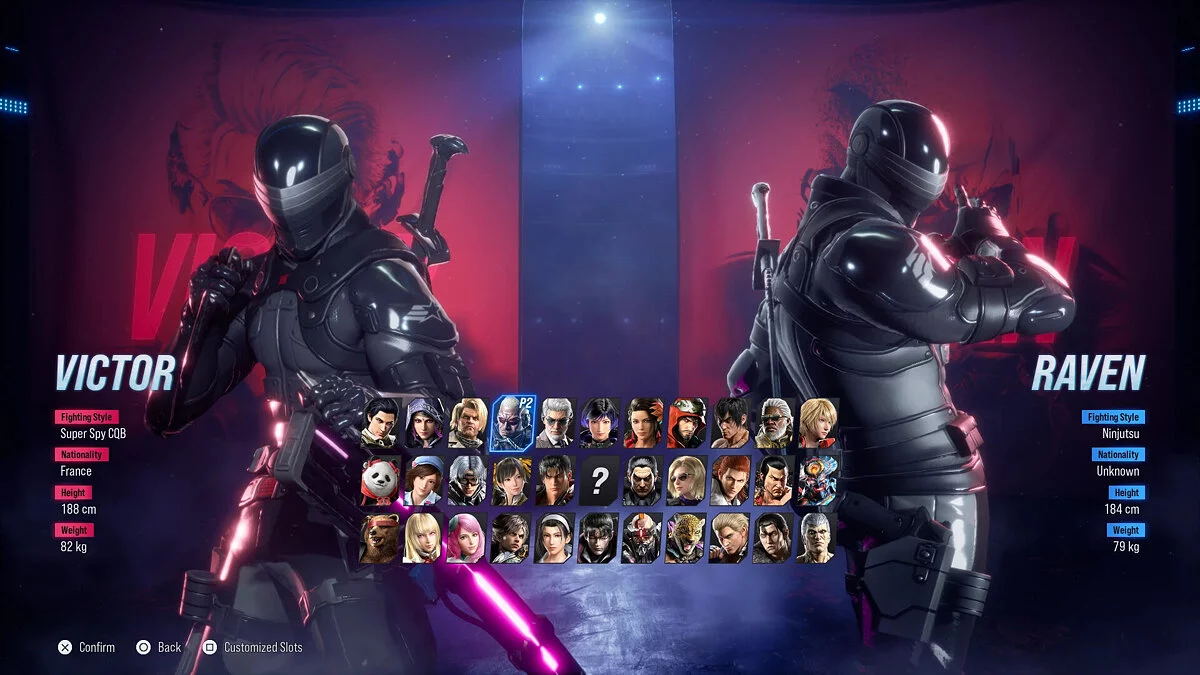This screenshot has width=1200, height=675.
Task: Pick red-haired Hwoarang portrait
Action: (730, 480)
